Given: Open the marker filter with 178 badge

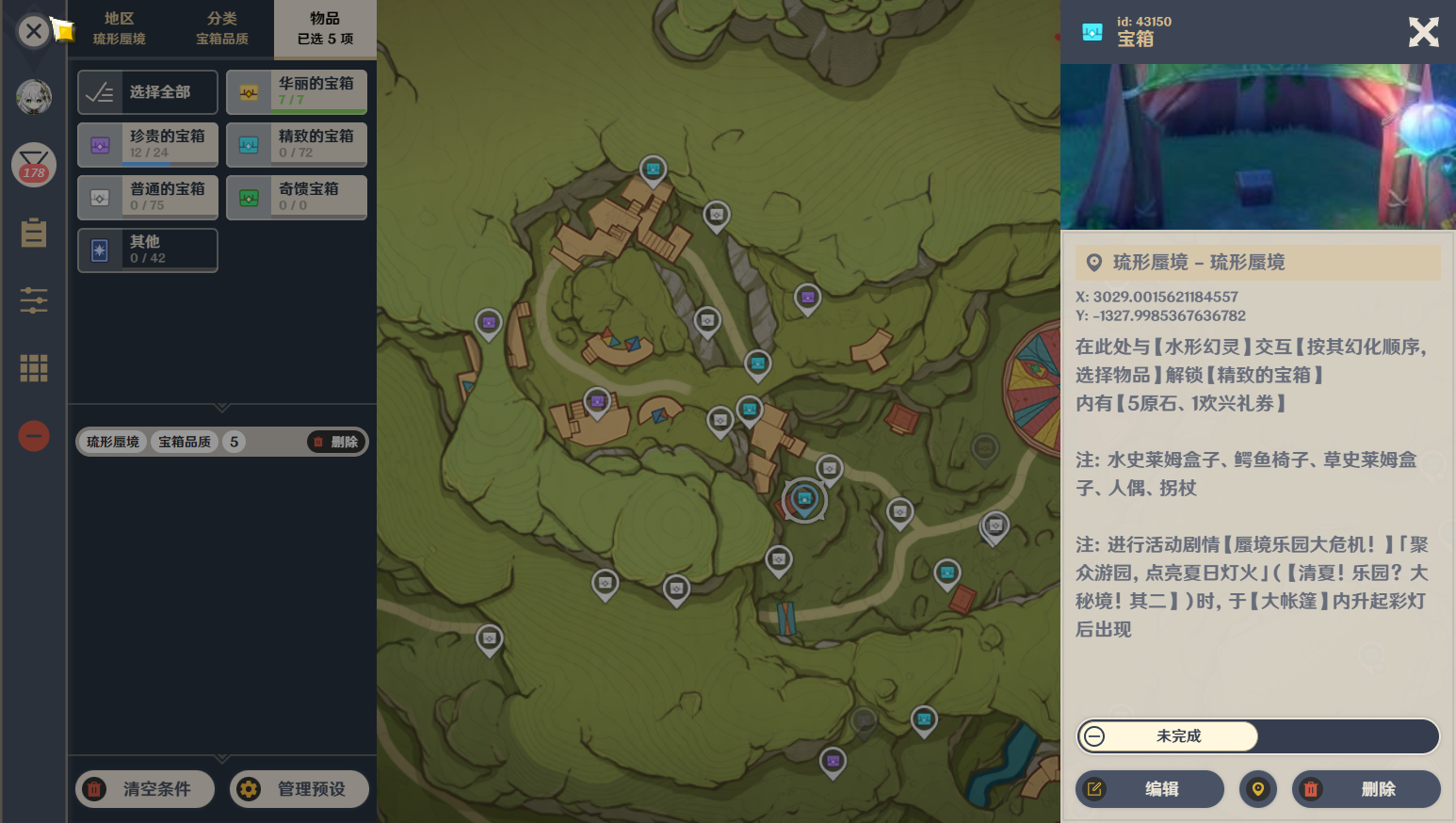Looking at the screenshot, I should (33, 165).
